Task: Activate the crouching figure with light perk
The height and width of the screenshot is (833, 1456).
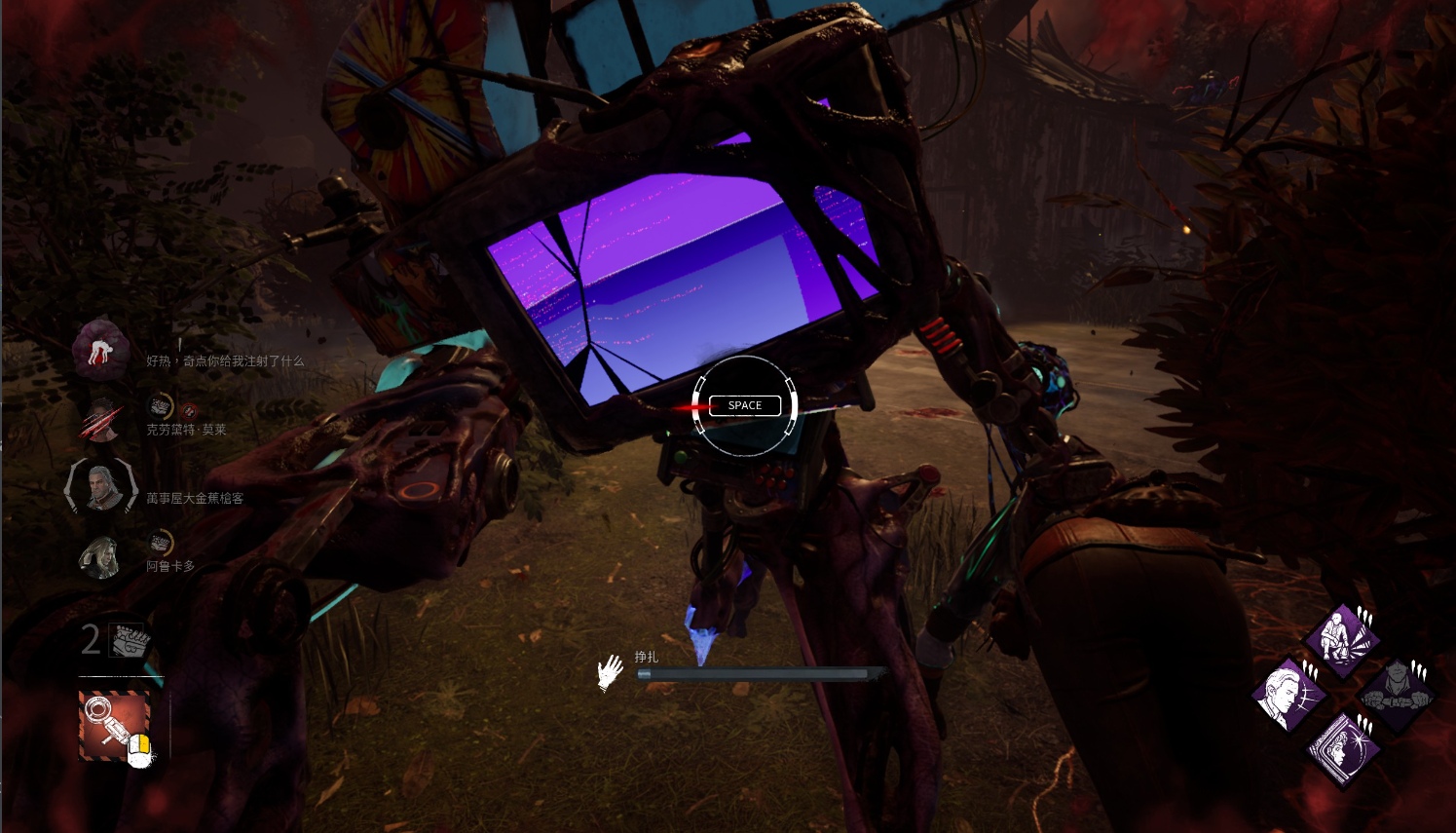Action: [x=1342, y=641]
